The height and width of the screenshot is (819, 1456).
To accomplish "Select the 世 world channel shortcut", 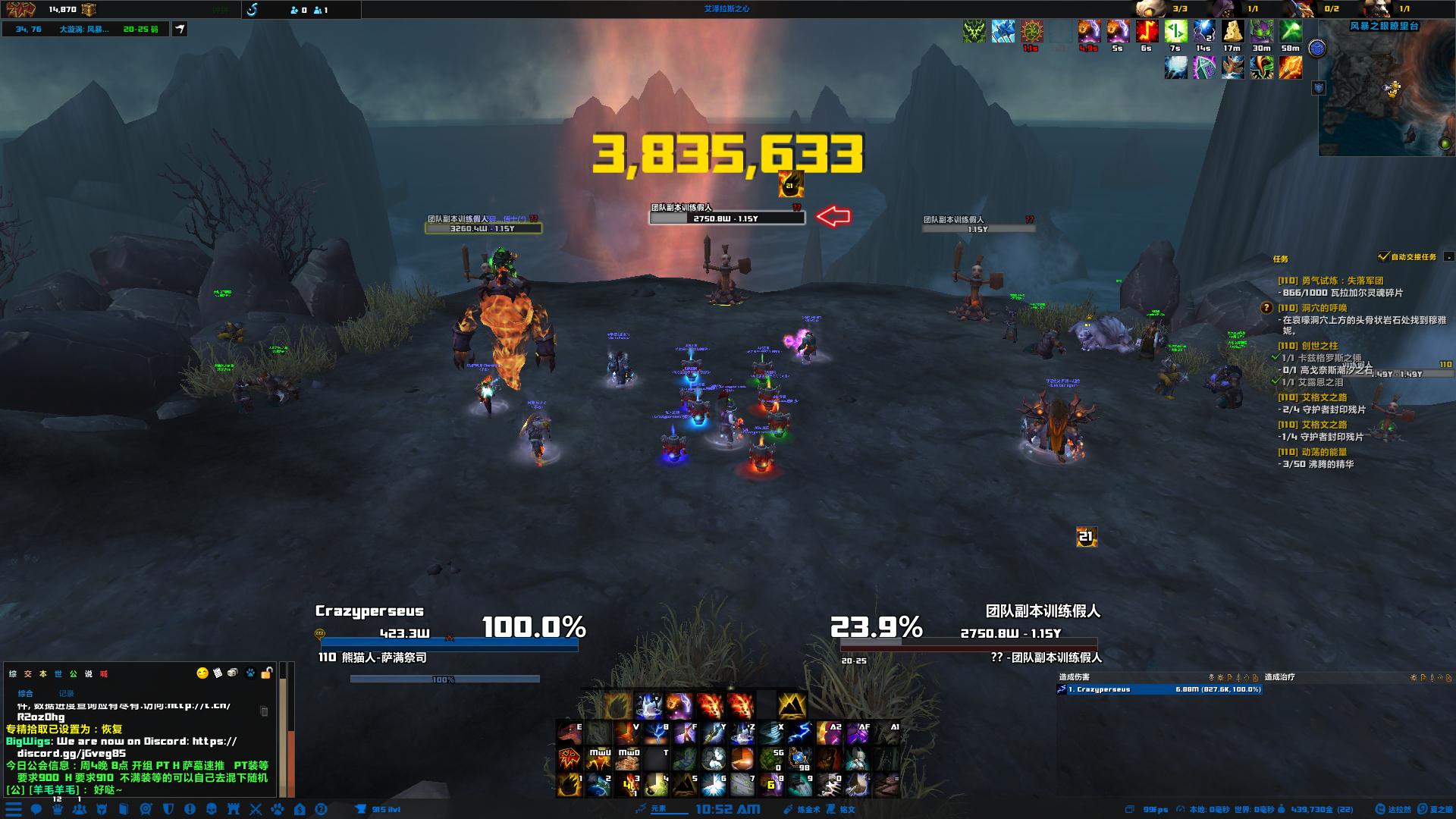I will pyautogui.click(x=58, y=674).
